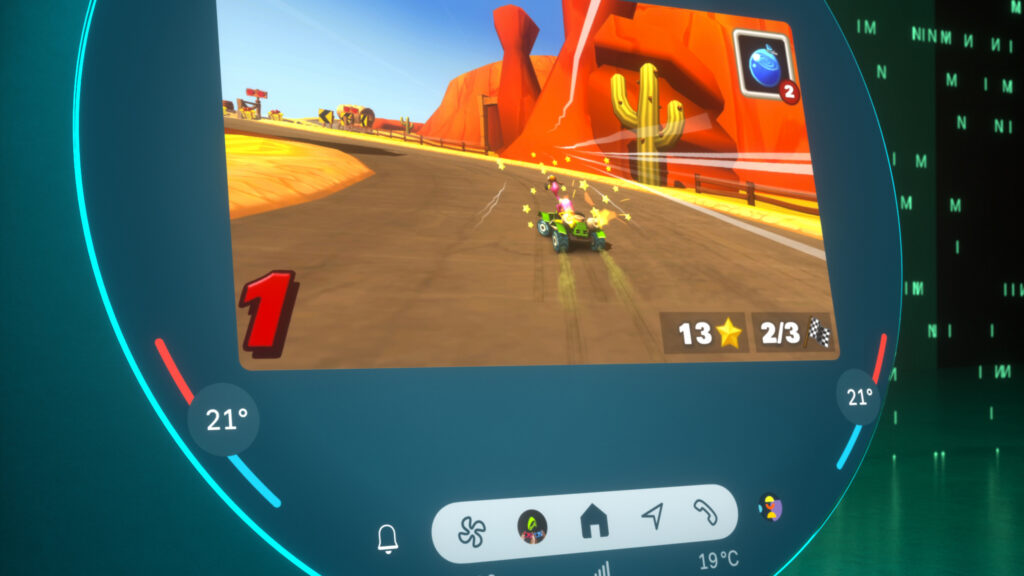The image size is (1024, 576).
Task: Open the fan climate control
Action: [x=472, y=530]
